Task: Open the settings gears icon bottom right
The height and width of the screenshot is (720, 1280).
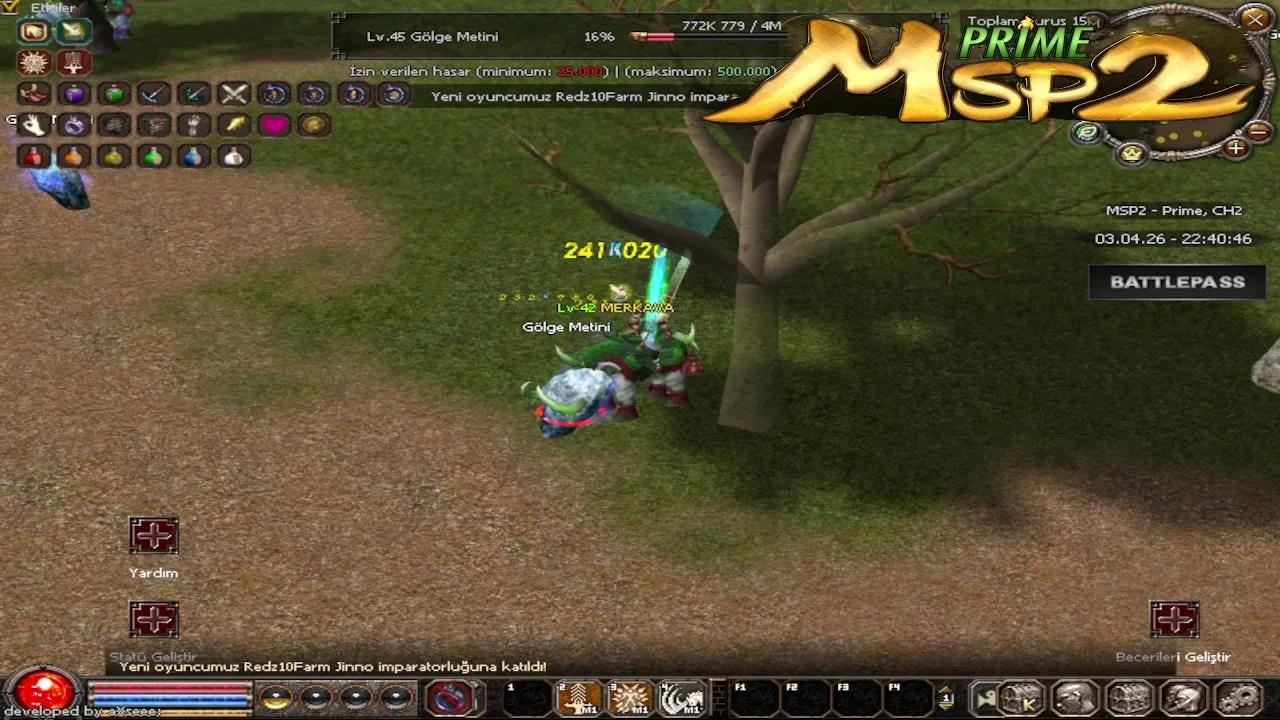Action: (x=1240, y=698)
